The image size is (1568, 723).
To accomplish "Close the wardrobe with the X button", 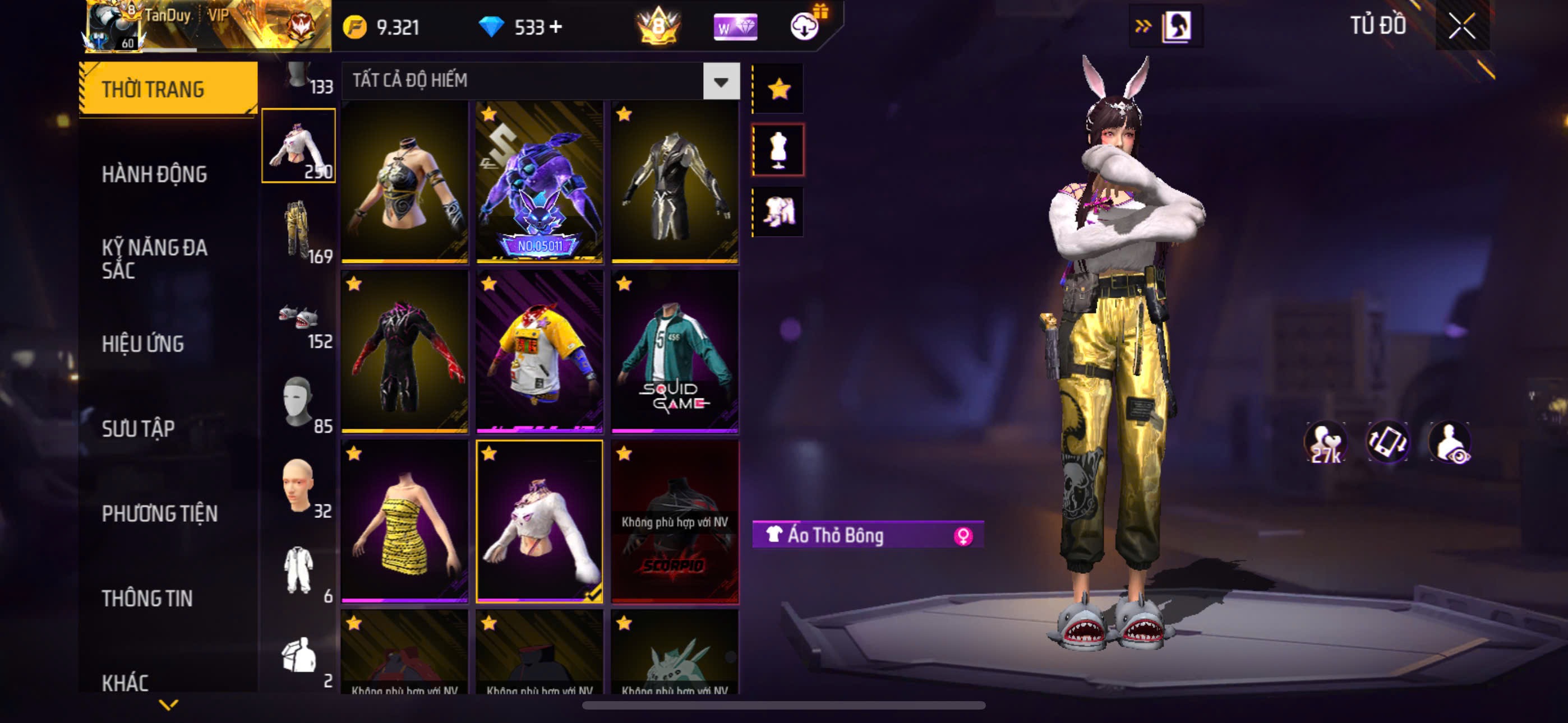I will (1462, 27).
